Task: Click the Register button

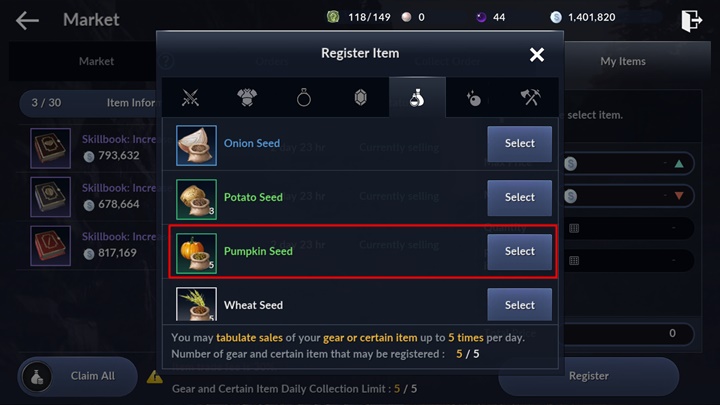Action: pos(588,376)
